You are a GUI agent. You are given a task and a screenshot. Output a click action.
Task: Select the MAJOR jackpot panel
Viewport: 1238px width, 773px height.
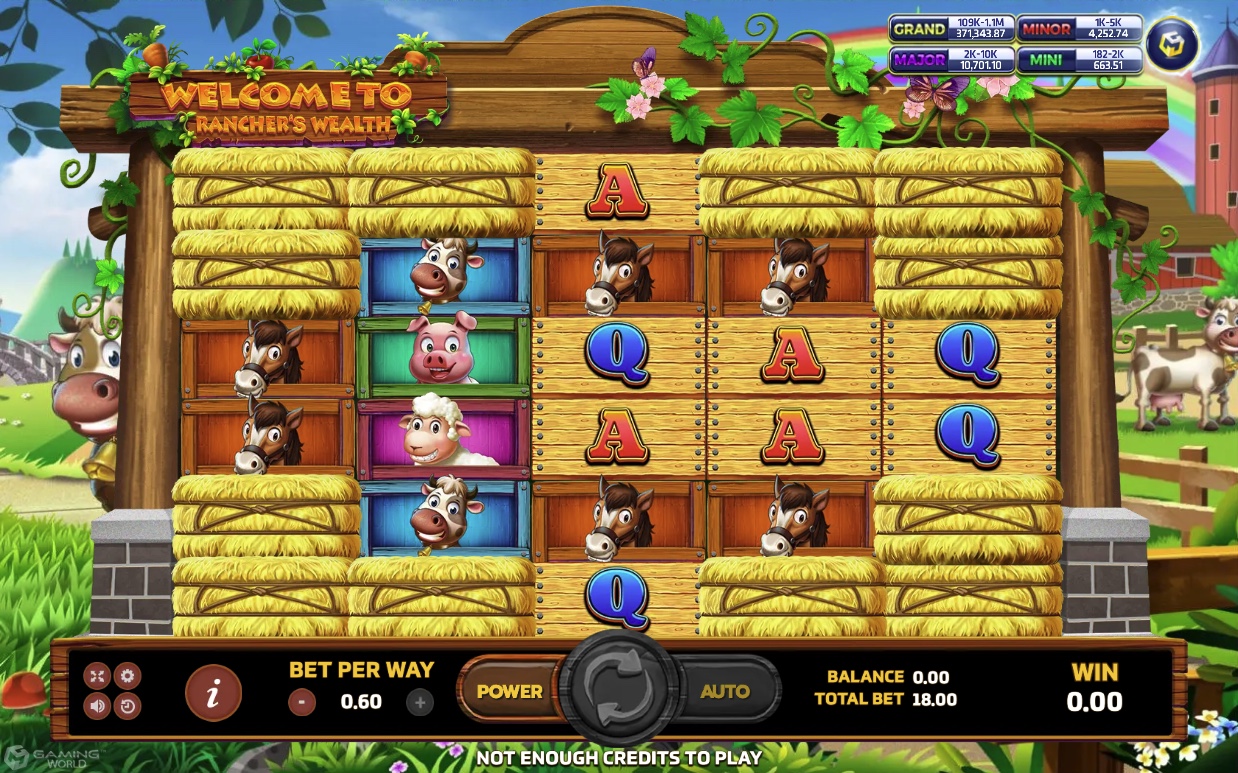coord(952,60)
